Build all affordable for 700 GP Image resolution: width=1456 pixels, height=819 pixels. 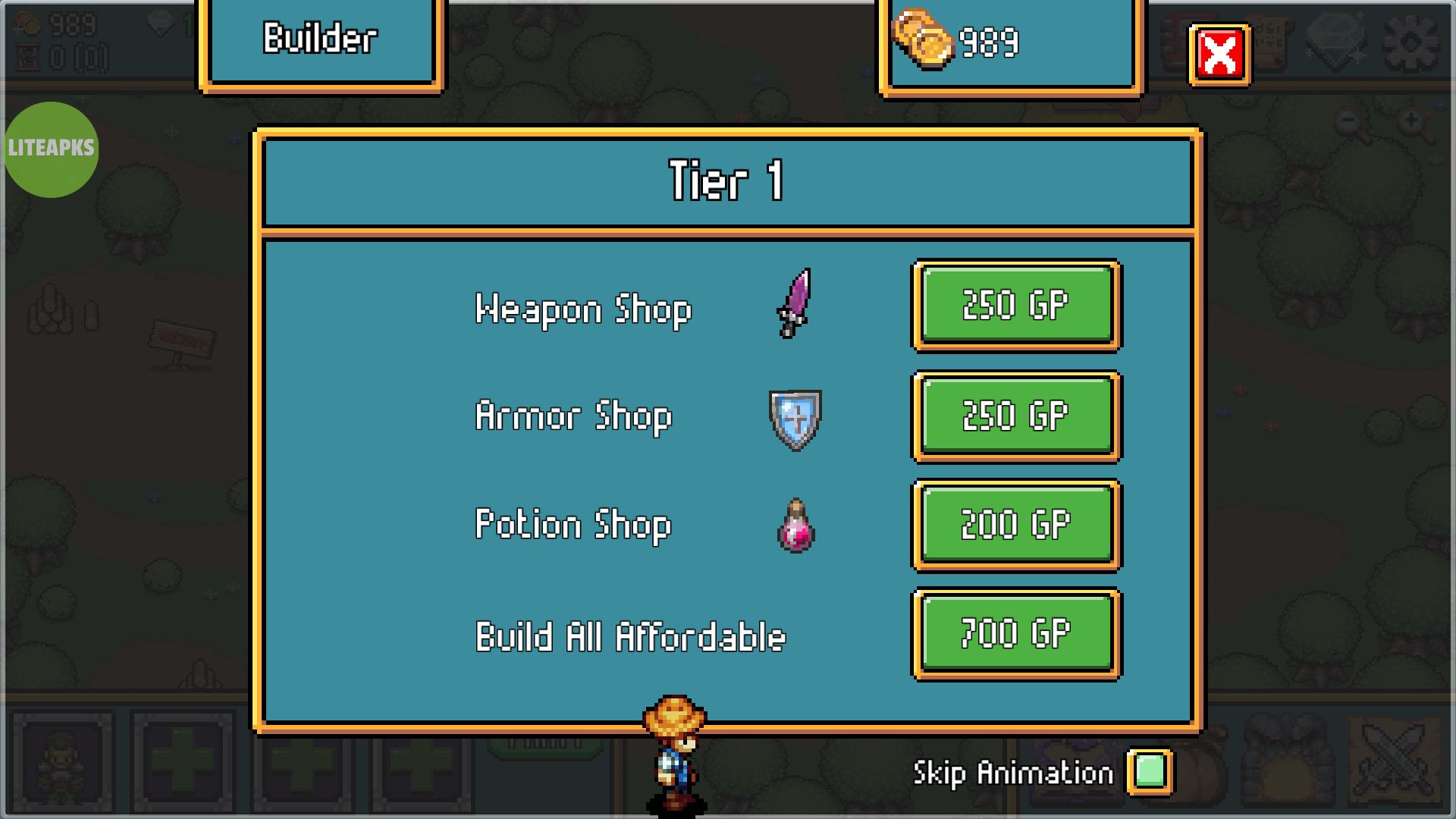coord(1015,634)
